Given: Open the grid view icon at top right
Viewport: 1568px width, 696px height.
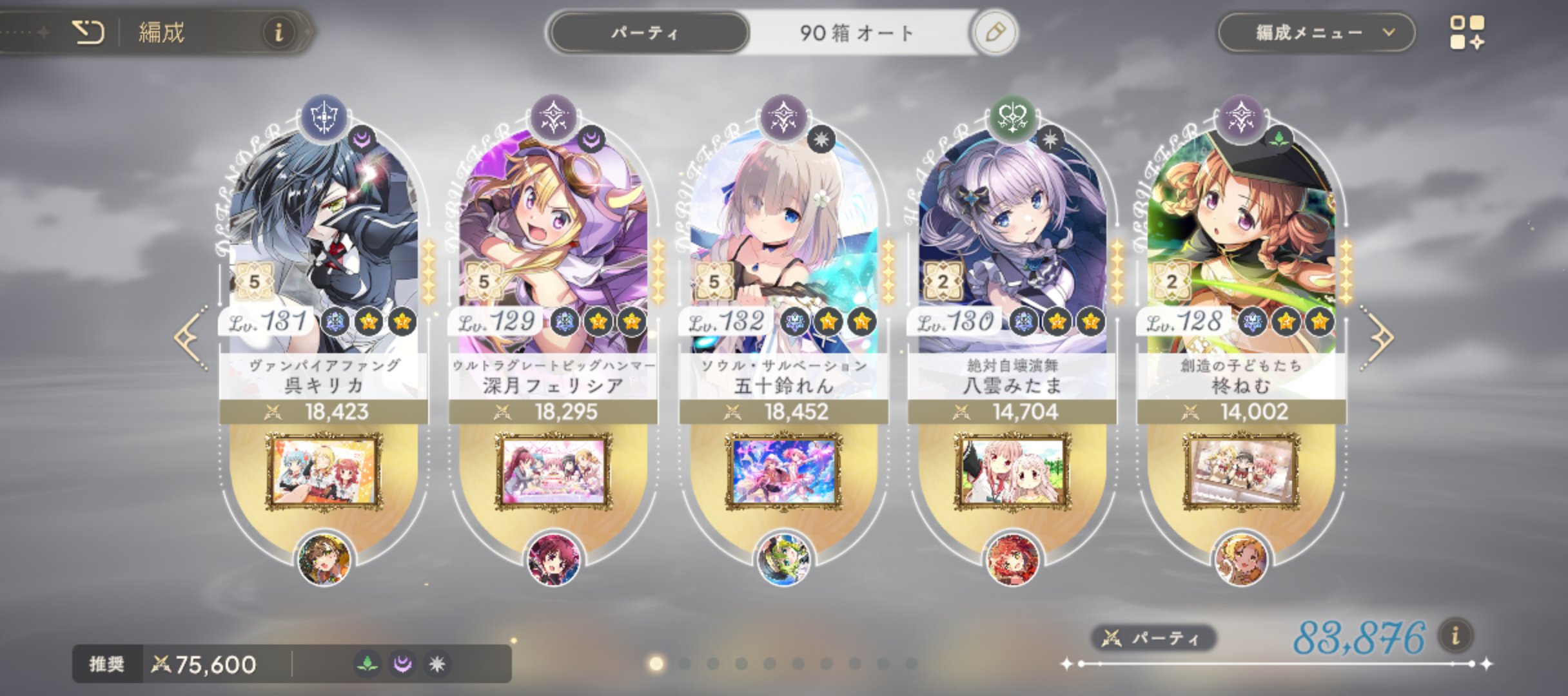Looking at the screenshot, I should [1467, 32].
